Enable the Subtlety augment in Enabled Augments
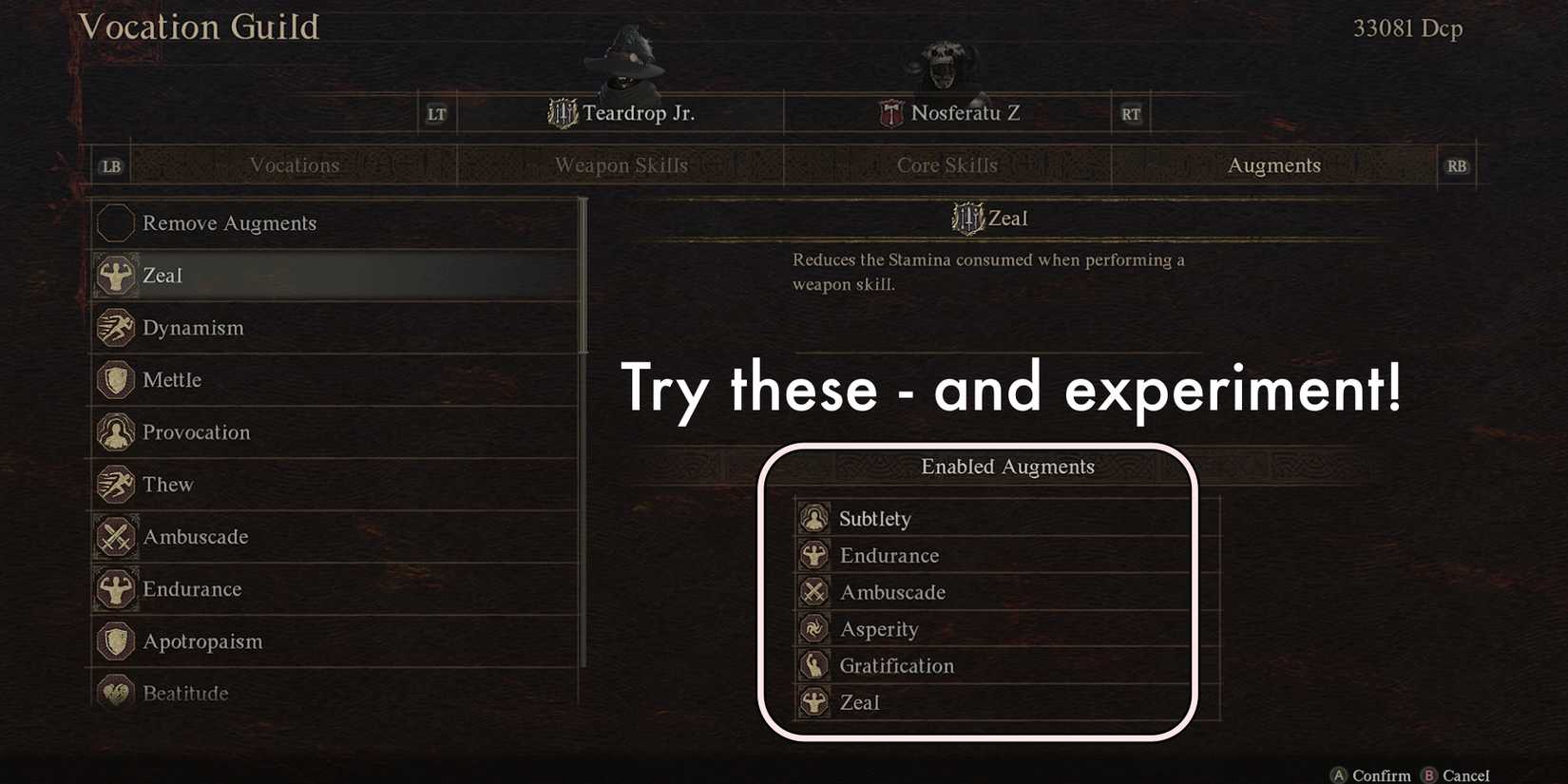 (874, 518)
